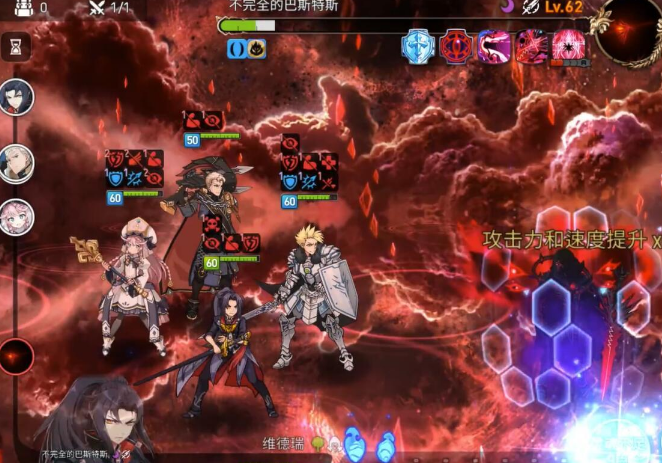Select the dark-haired hero turn portrait
This screenshot has width=662, height=463.
[17, 97]
